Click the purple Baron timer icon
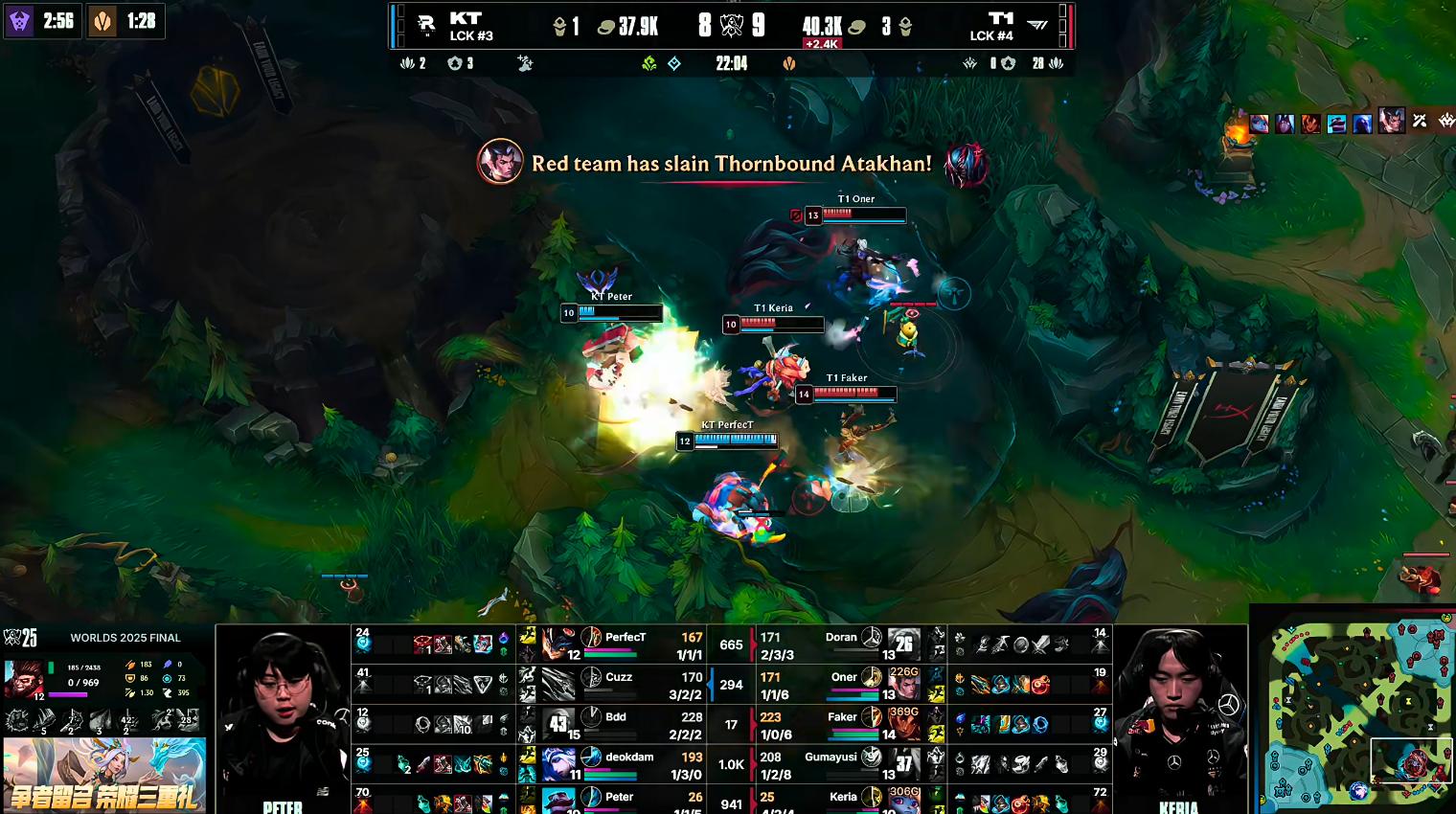 click(x=19, y=21)
